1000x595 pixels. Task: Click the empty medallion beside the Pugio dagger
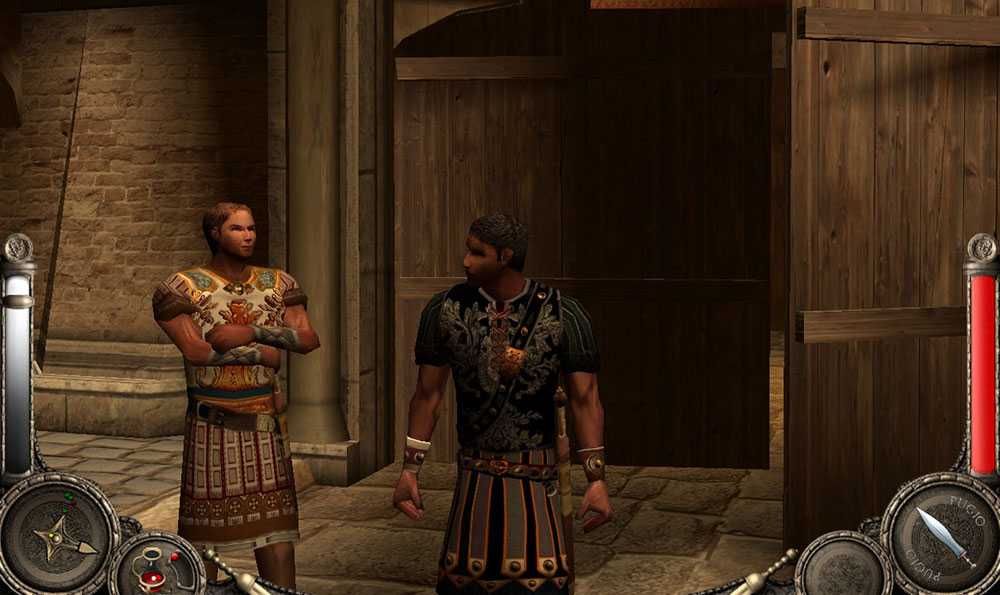pyautogui.click(x=843, y=569)
